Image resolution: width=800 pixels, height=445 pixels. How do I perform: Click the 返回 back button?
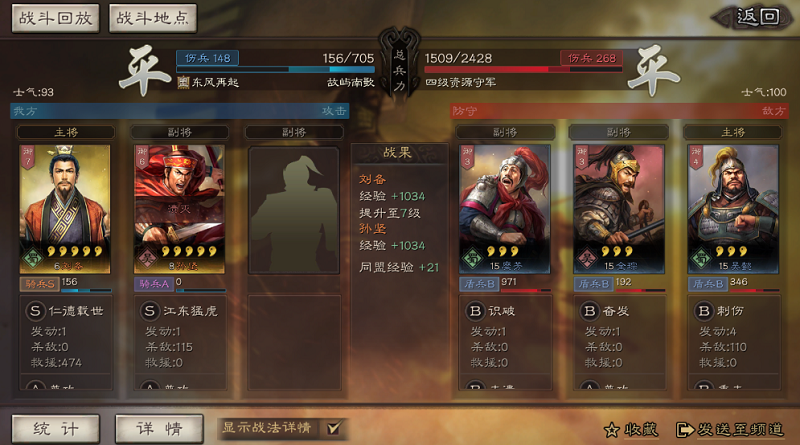pyautogui.click(x=755, y=17)
